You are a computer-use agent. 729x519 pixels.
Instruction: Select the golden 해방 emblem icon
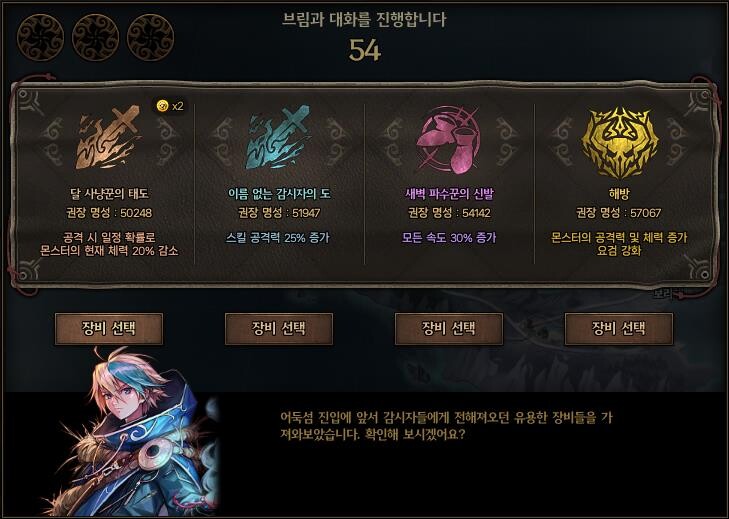(x=619, y=140)
